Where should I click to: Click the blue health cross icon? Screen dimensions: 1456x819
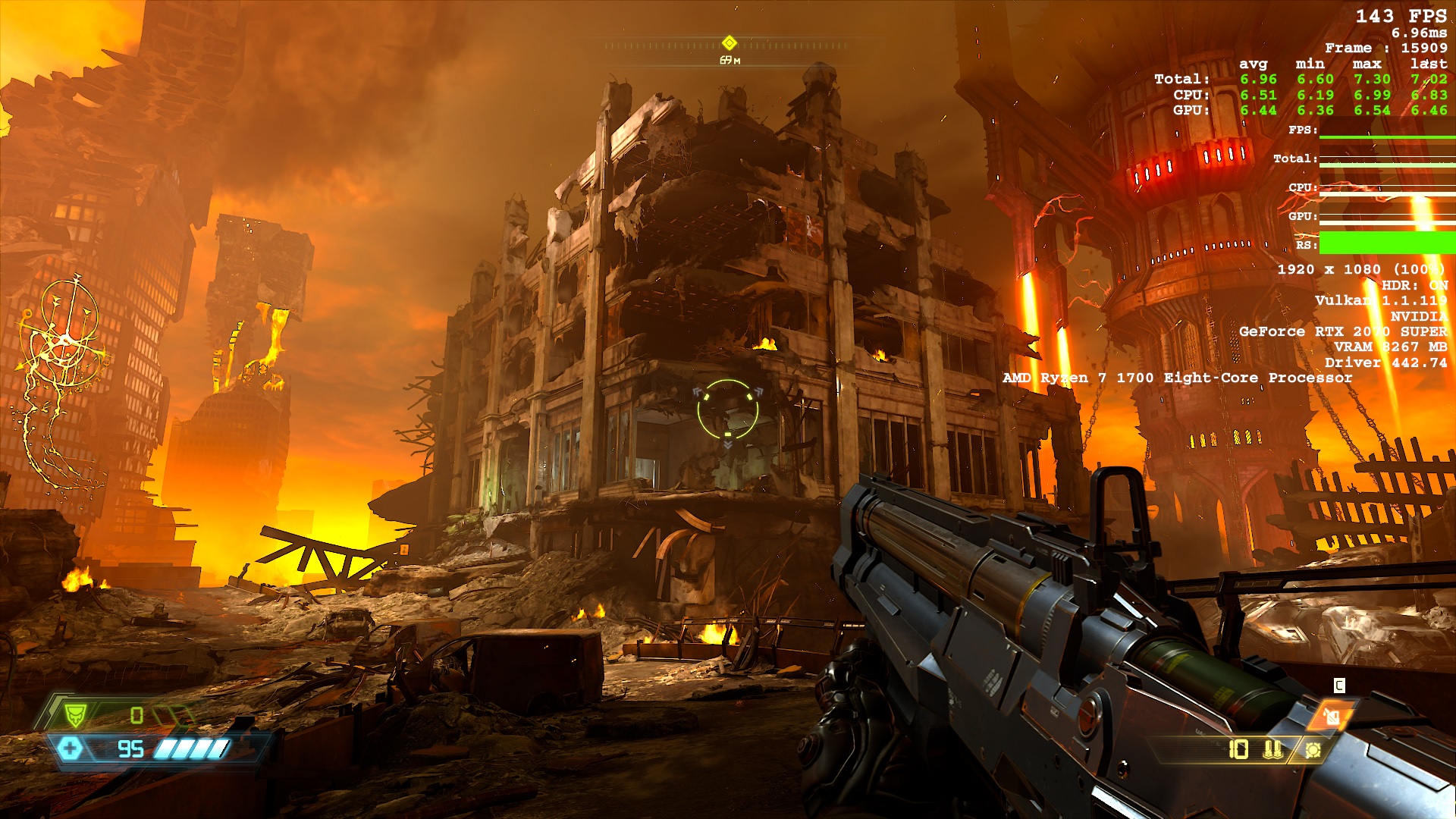coord(70,749)
